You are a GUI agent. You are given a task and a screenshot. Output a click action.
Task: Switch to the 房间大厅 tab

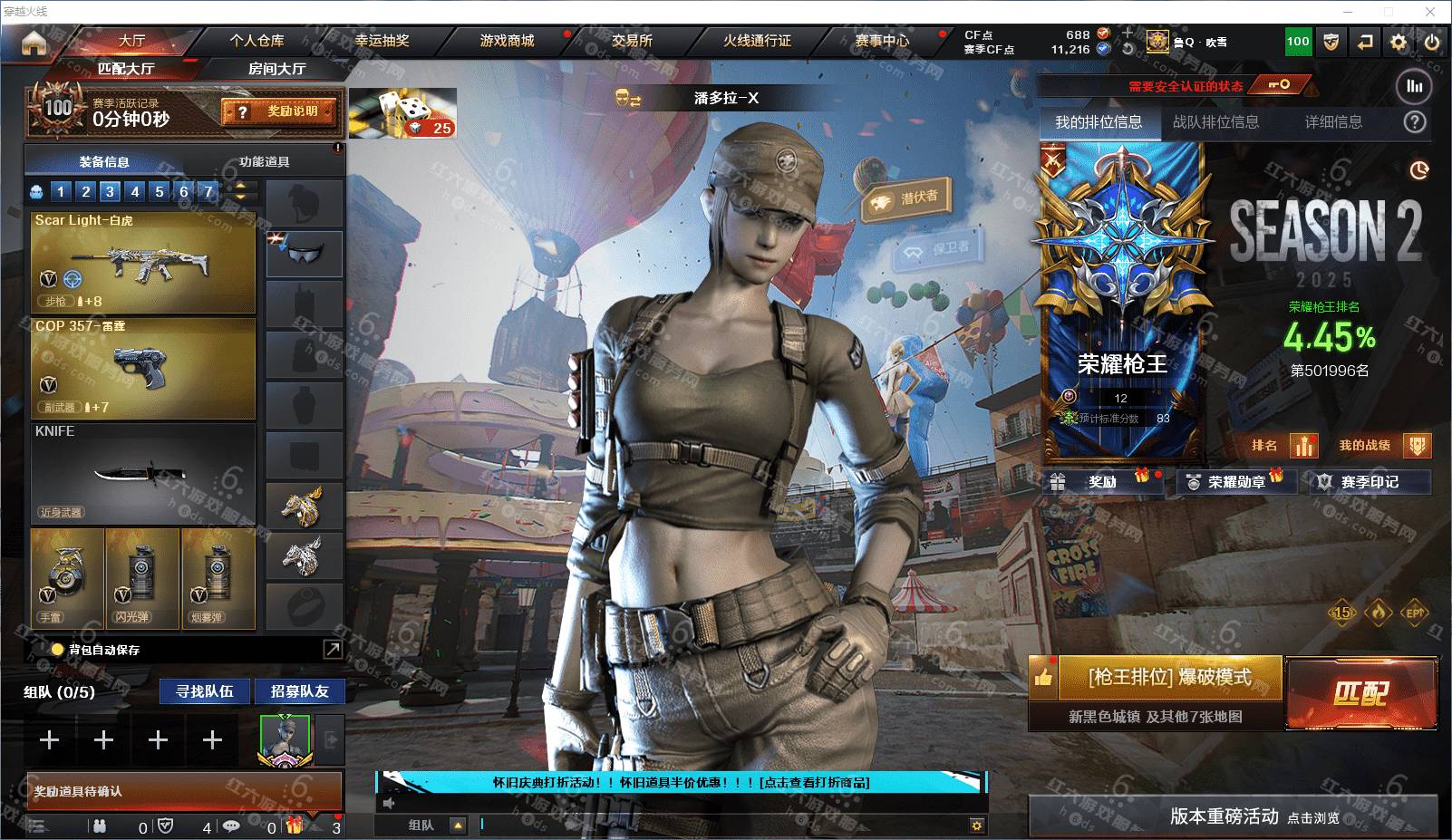click(x=276, y=69)
